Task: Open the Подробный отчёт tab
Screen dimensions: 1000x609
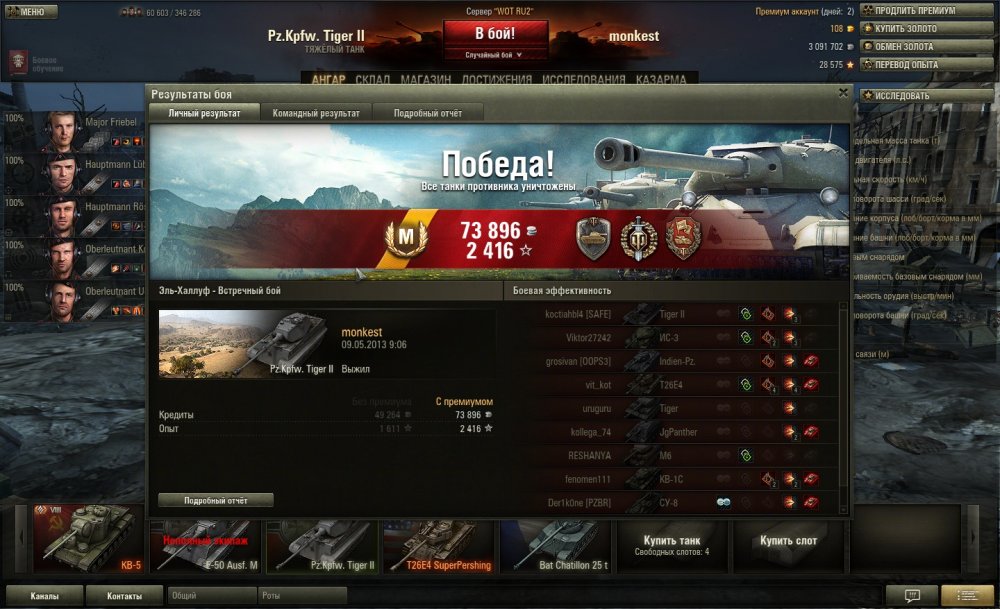Action: [x=428, y=113]
